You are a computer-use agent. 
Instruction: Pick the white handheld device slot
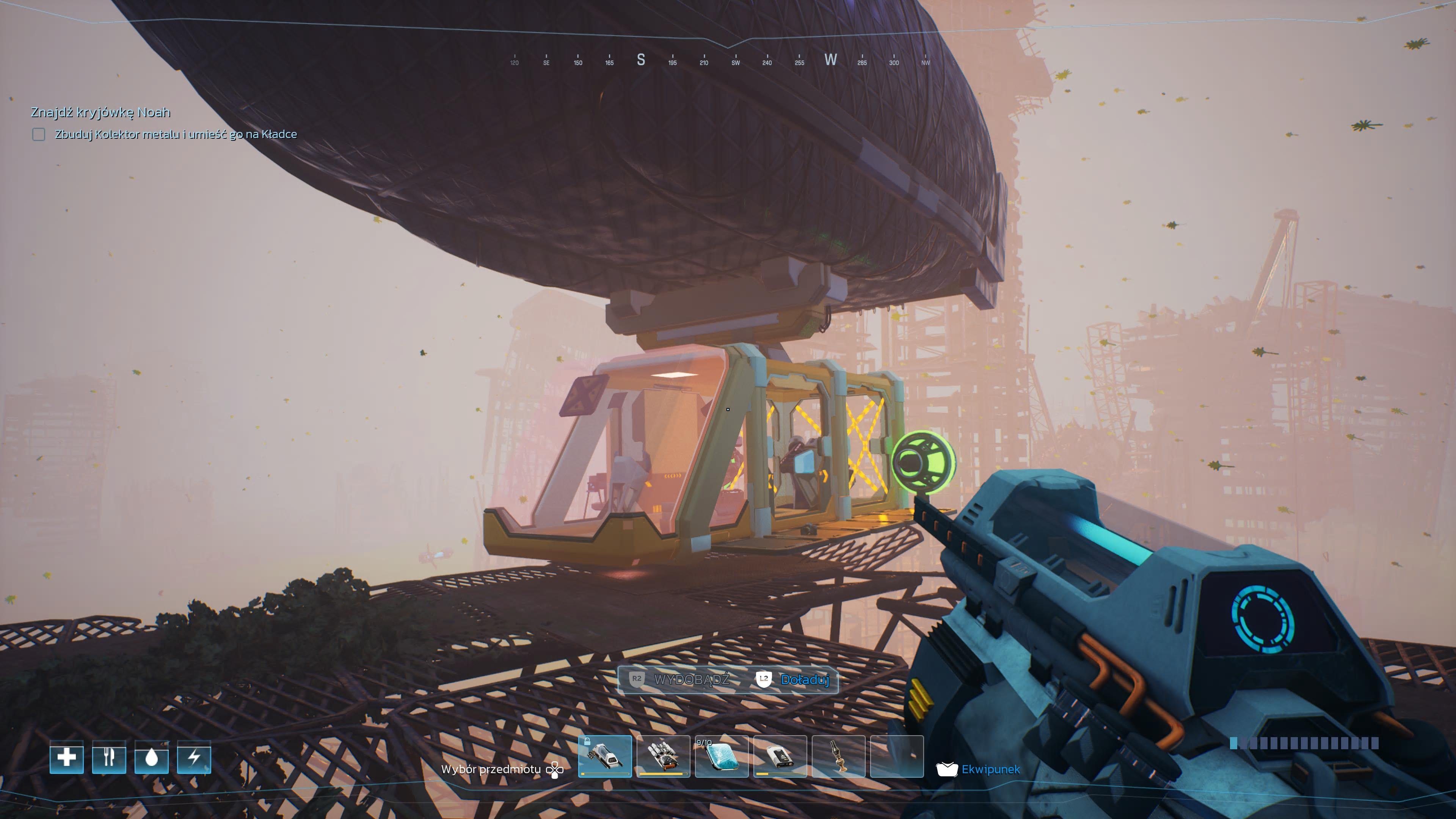coord(780,756)
